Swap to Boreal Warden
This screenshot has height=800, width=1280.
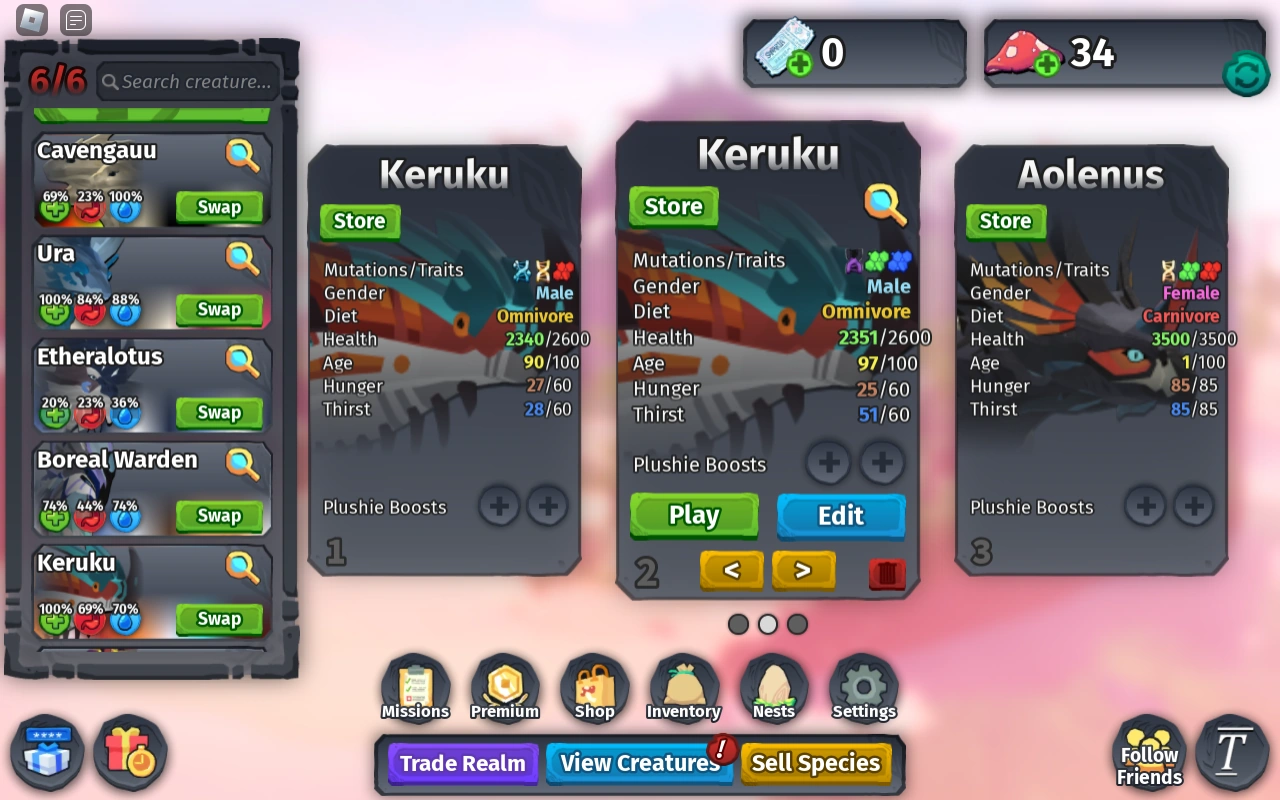point(219,515)
